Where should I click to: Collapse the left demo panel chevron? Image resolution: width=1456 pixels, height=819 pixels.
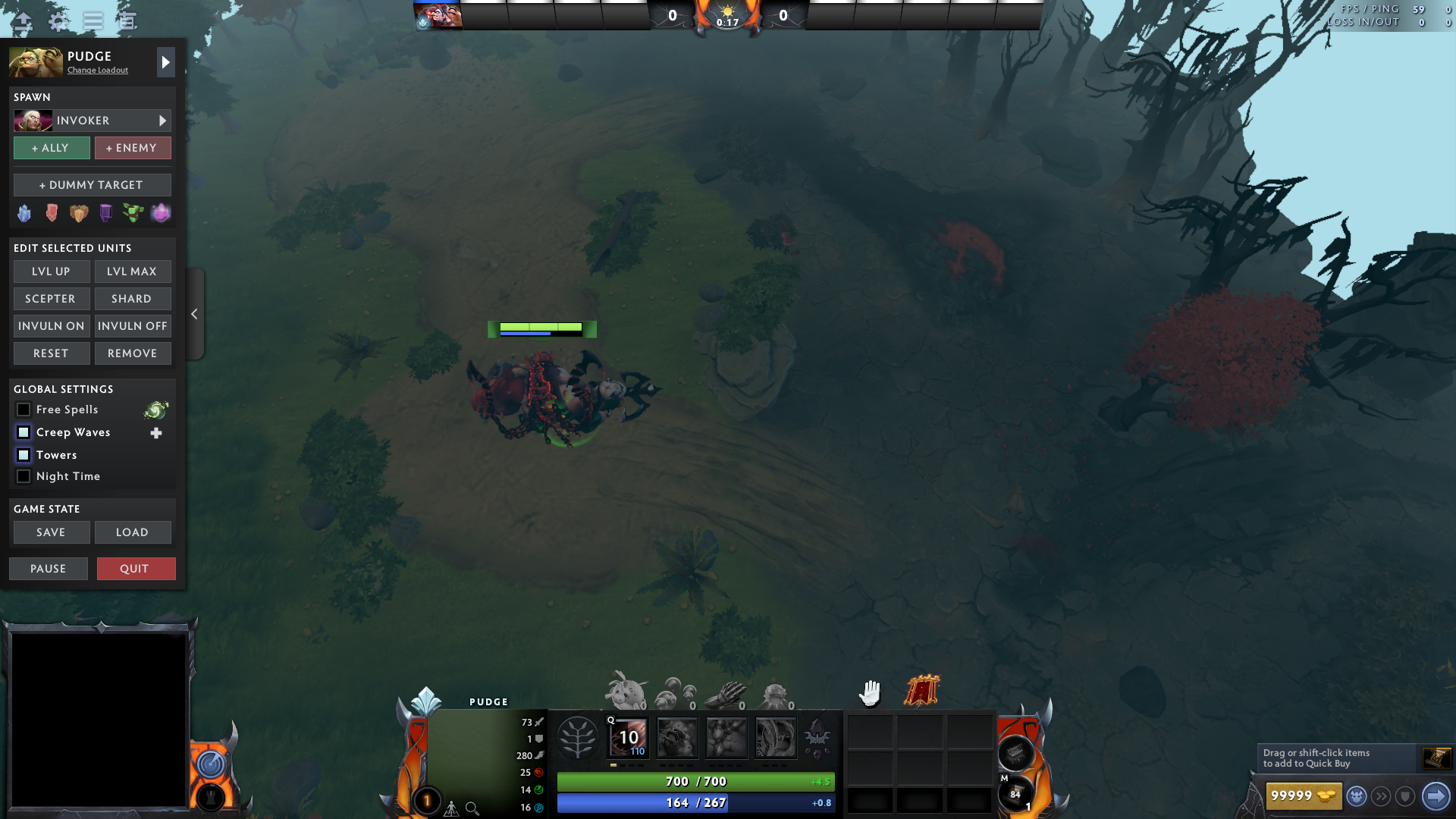[194, 313]
